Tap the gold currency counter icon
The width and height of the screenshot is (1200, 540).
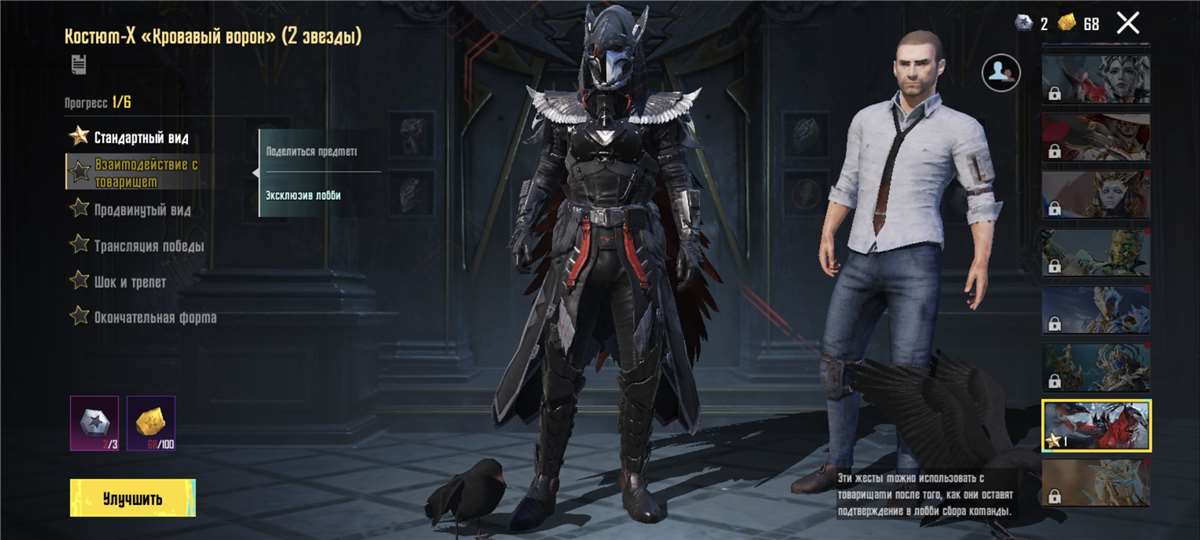pos(1067,23)
